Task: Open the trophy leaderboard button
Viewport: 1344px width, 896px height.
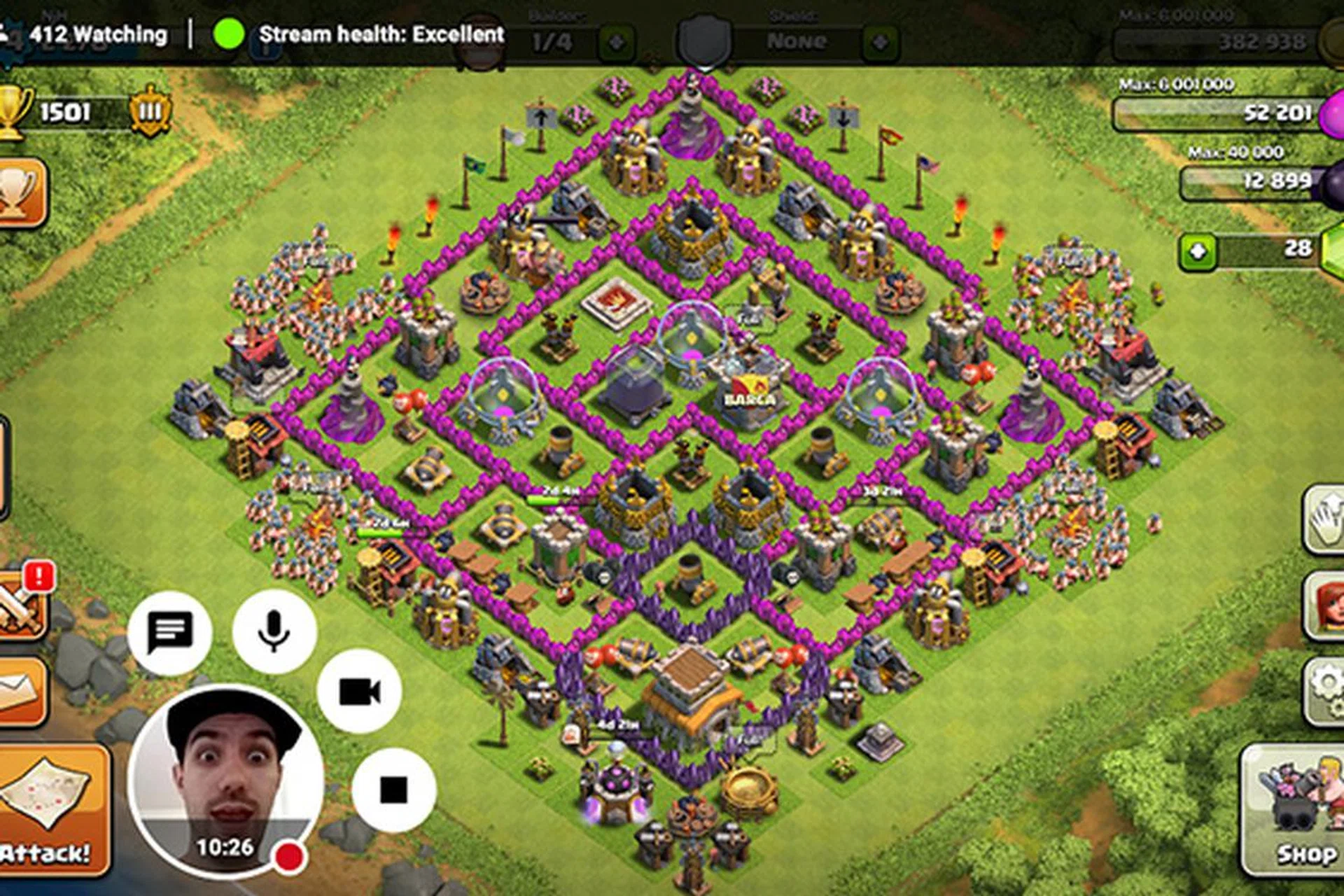Action: tap(21, 191)
